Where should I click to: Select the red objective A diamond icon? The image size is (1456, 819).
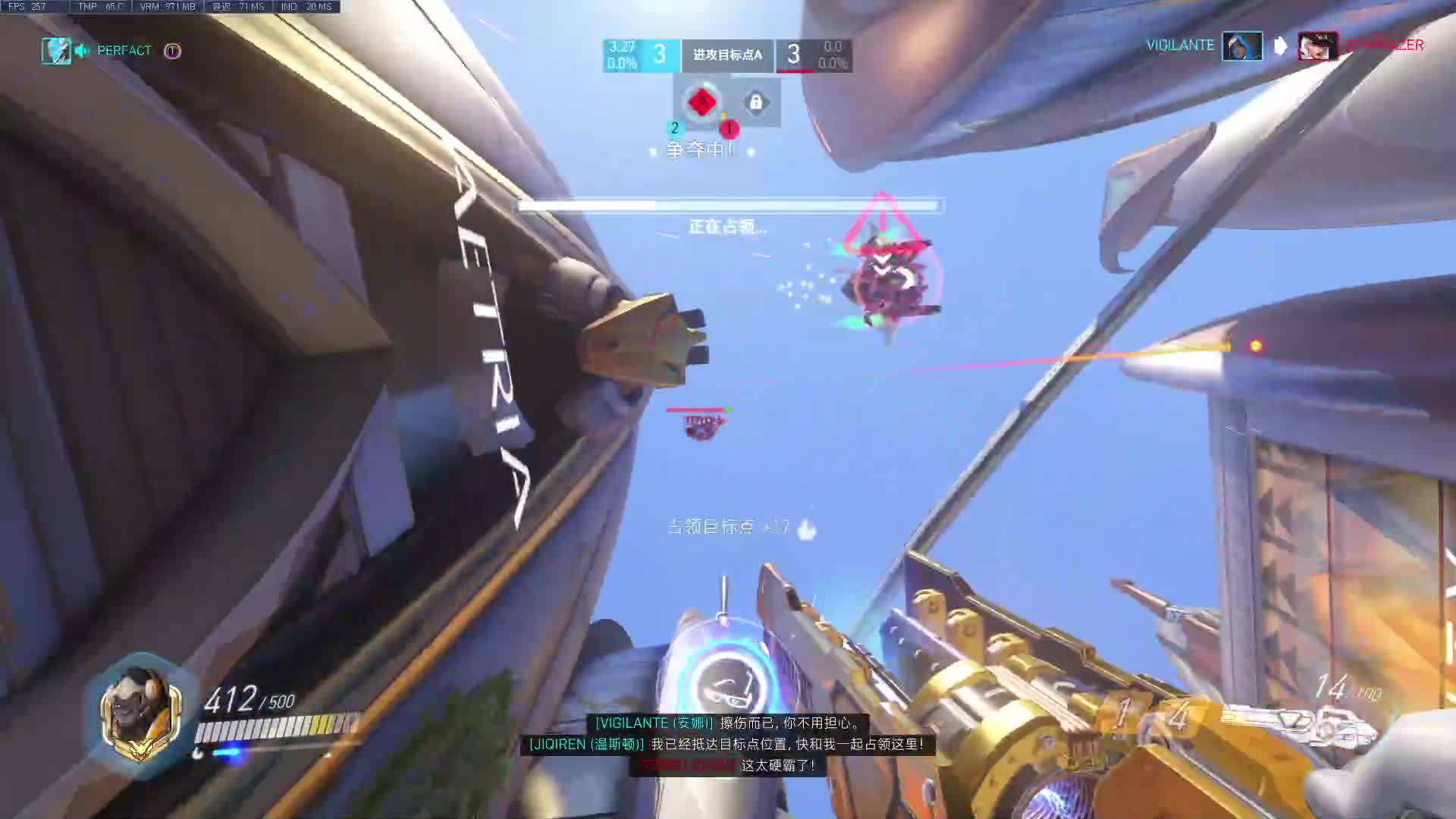coord(701,102)
